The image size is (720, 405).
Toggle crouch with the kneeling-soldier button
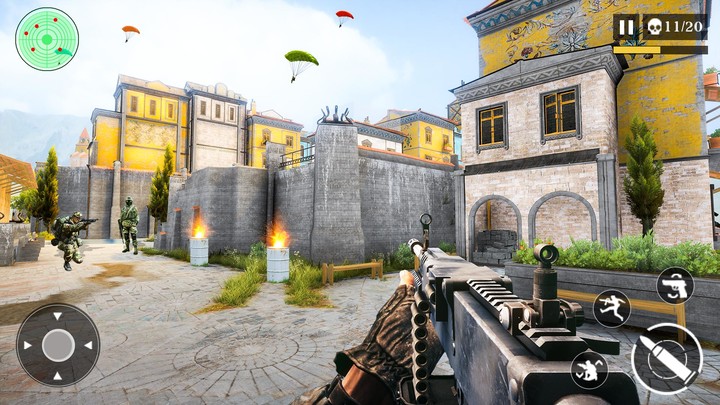click(589, 370)
